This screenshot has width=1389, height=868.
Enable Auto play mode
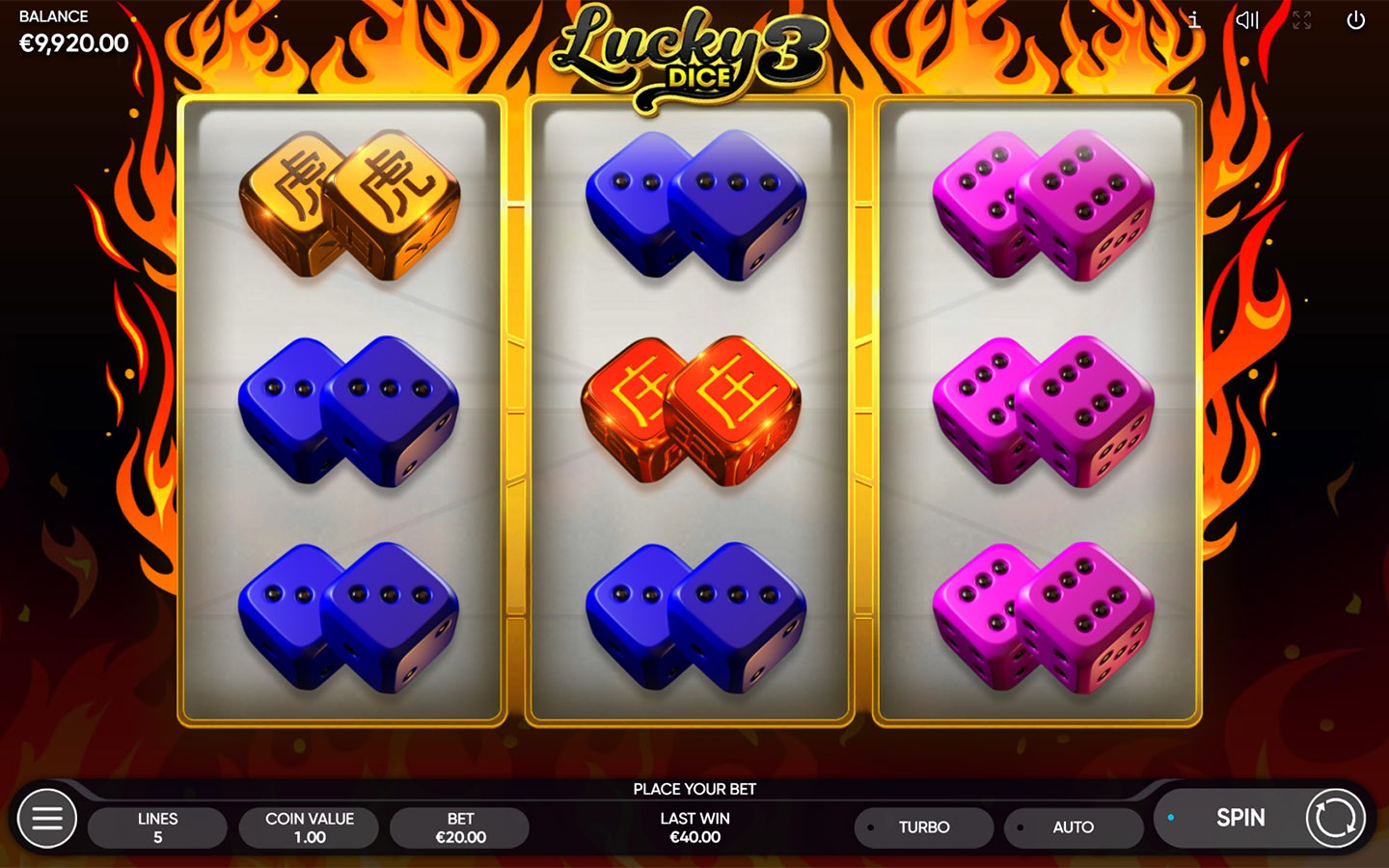click(x=1073, y=827)
